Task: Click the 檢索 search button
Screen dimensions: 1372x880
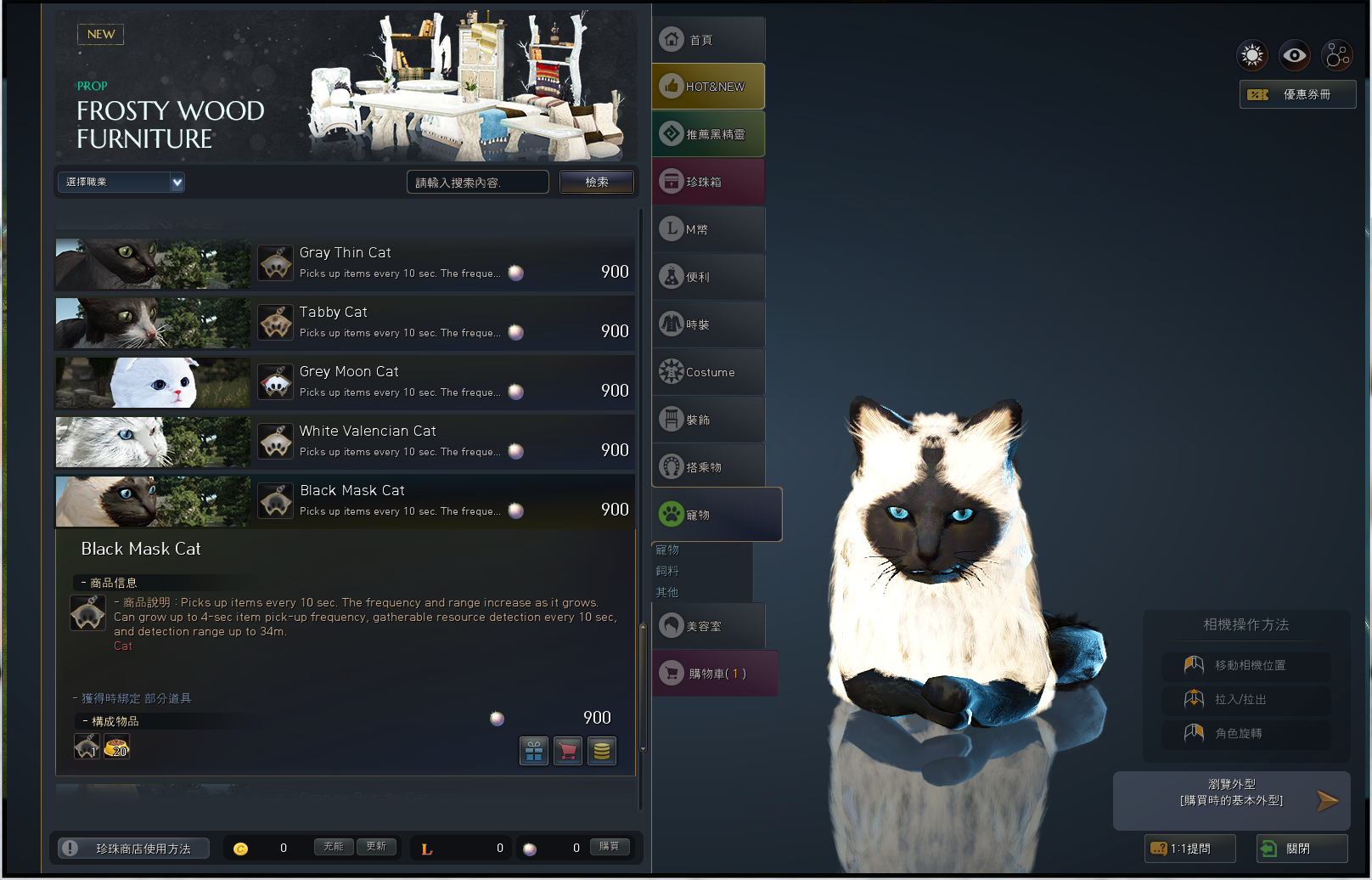Action: [596, 182]
